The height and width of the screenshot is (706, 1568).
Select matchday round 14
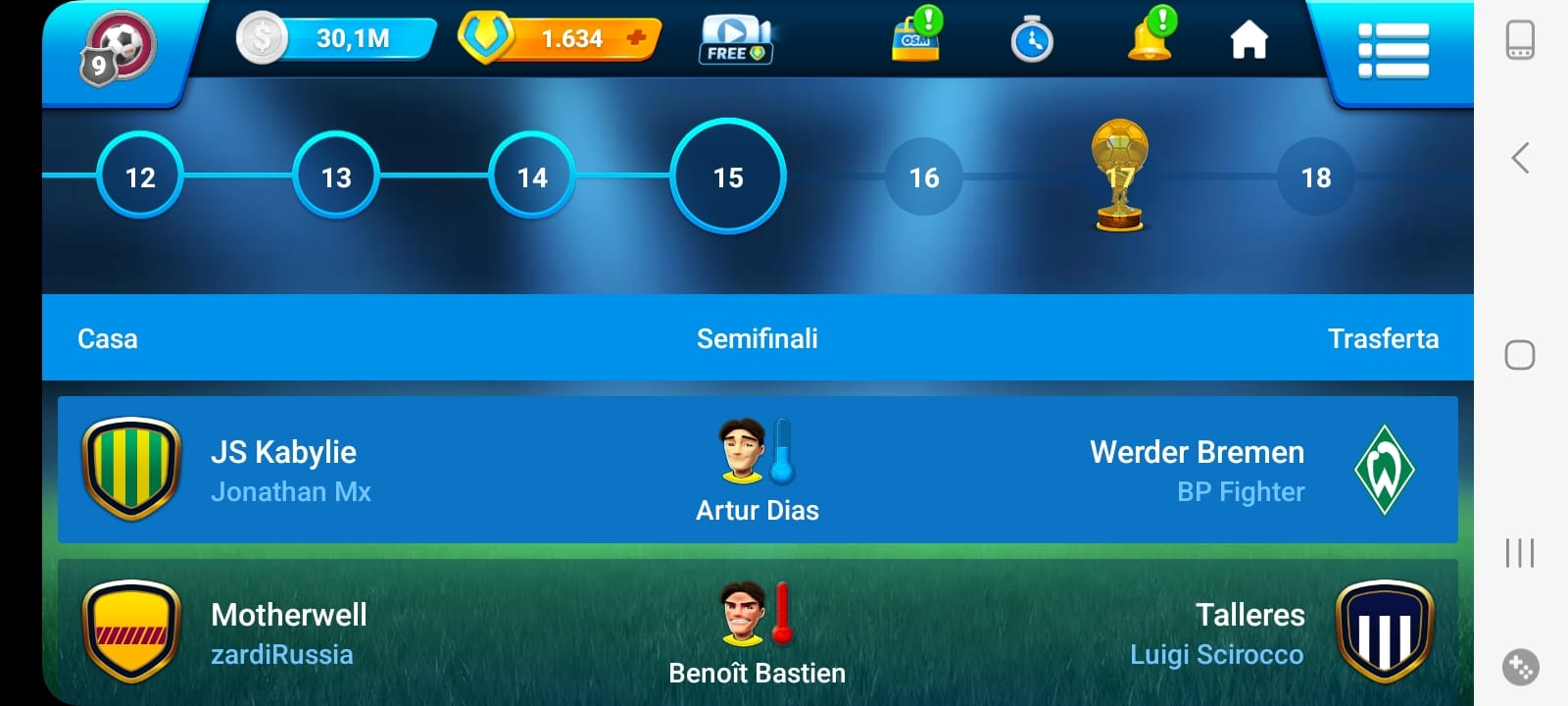tap(532, 176)
